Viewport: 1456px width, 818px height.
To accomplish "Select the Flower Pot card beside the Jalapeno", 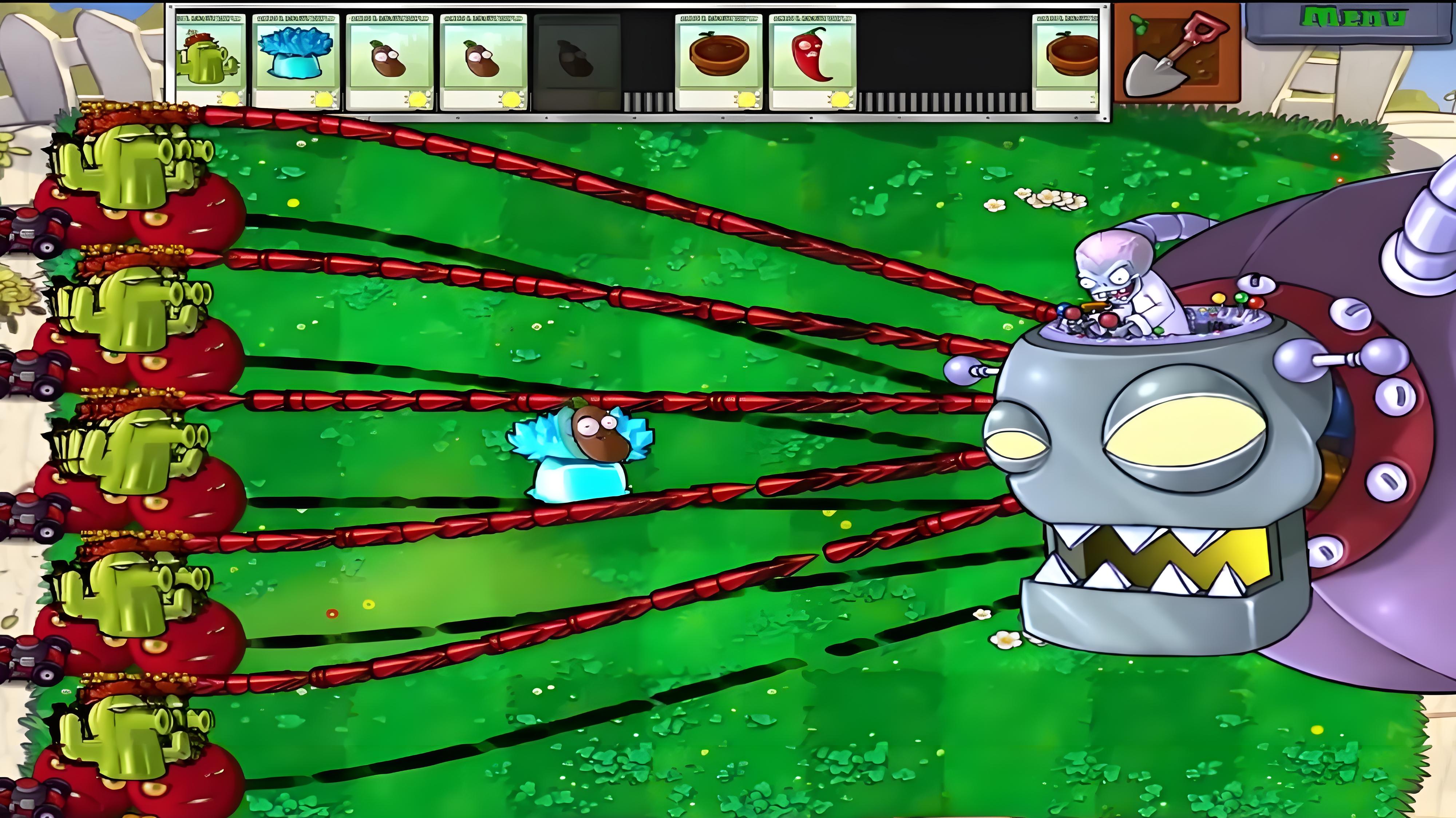I will pyautogui.click(x=719, y=61).
